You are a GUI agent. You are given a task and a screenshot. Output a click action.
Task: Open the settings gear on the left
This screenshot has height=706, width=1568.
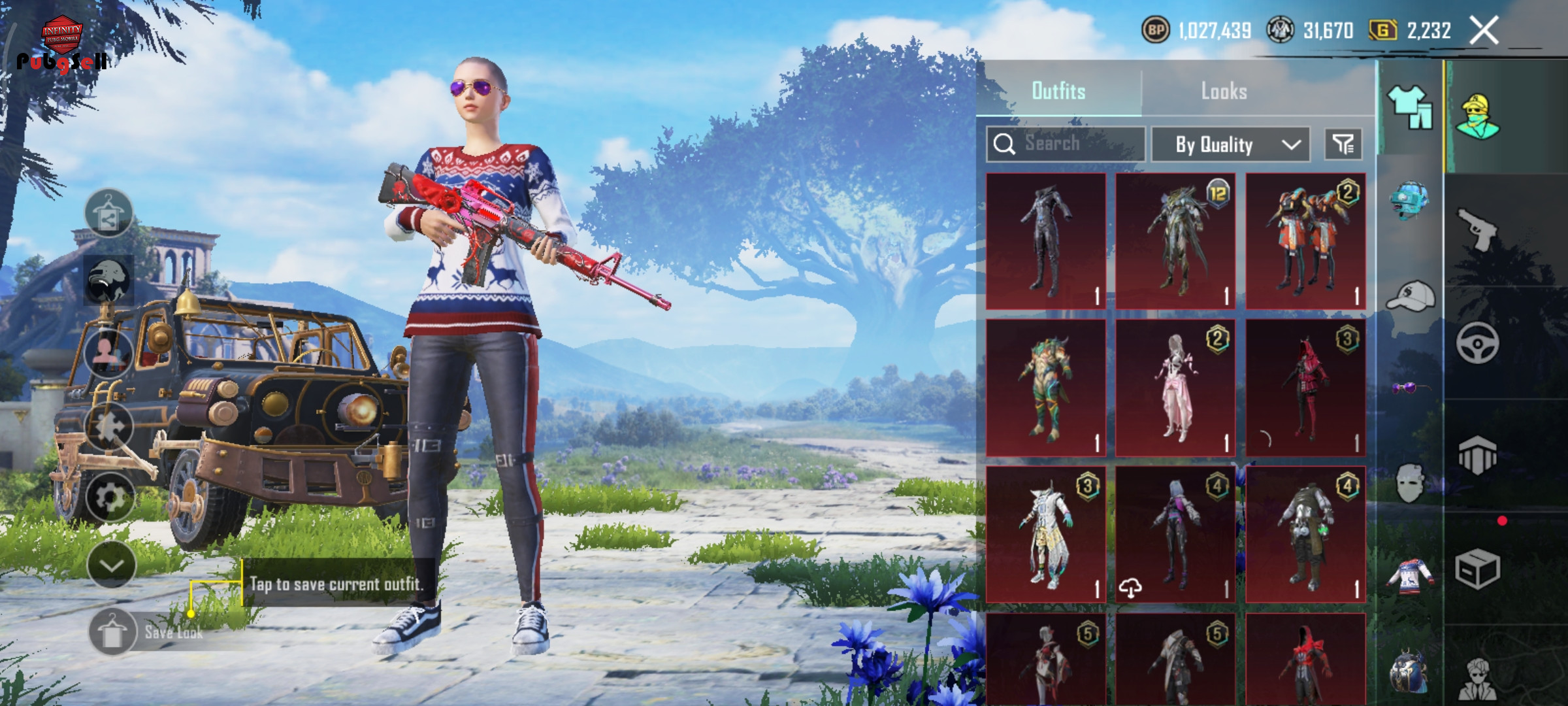click(x=109, y=498)
